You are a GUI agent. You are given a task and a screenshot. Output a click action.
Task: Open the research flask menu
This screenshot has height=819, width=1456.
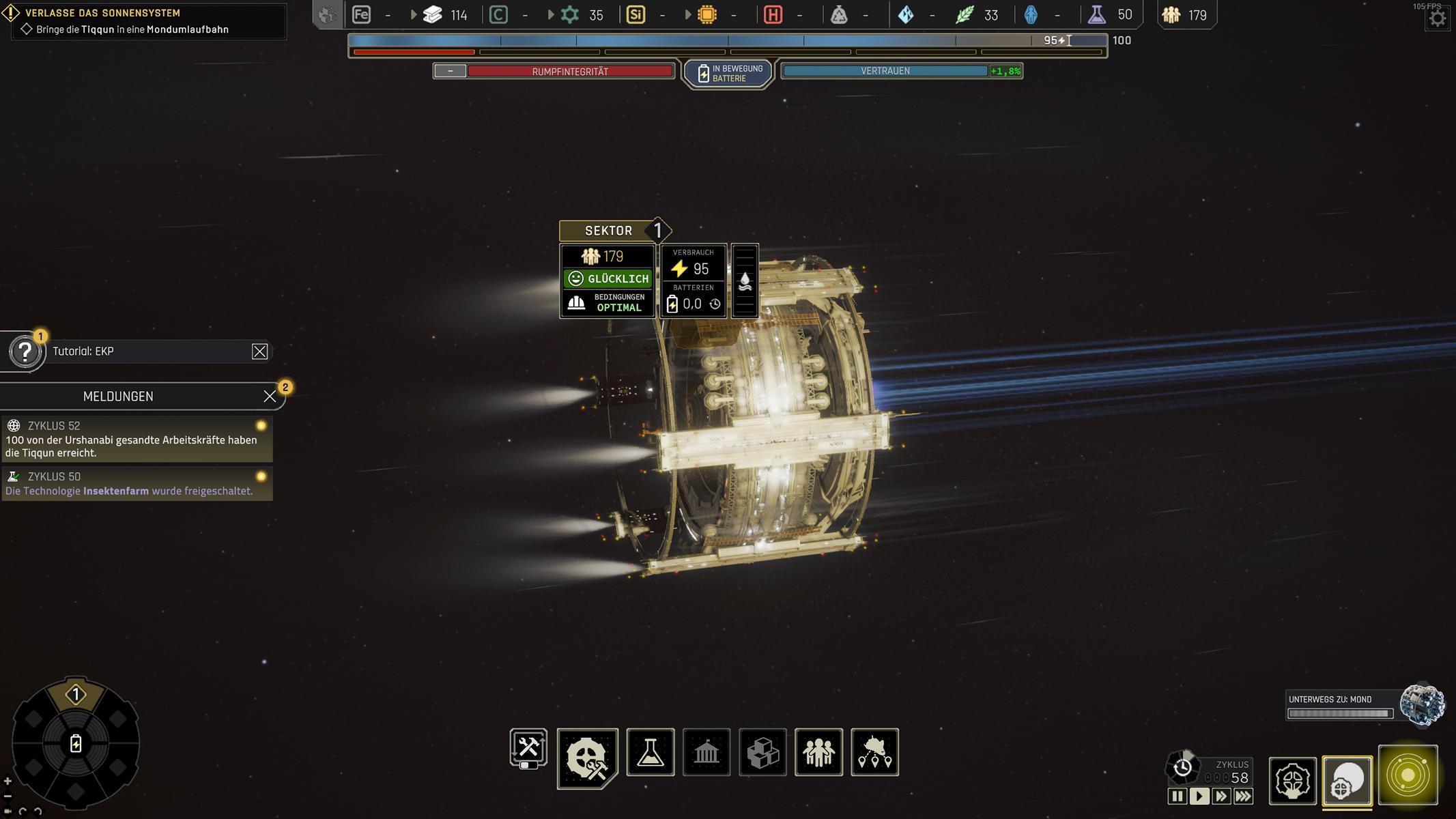[650, 752]
